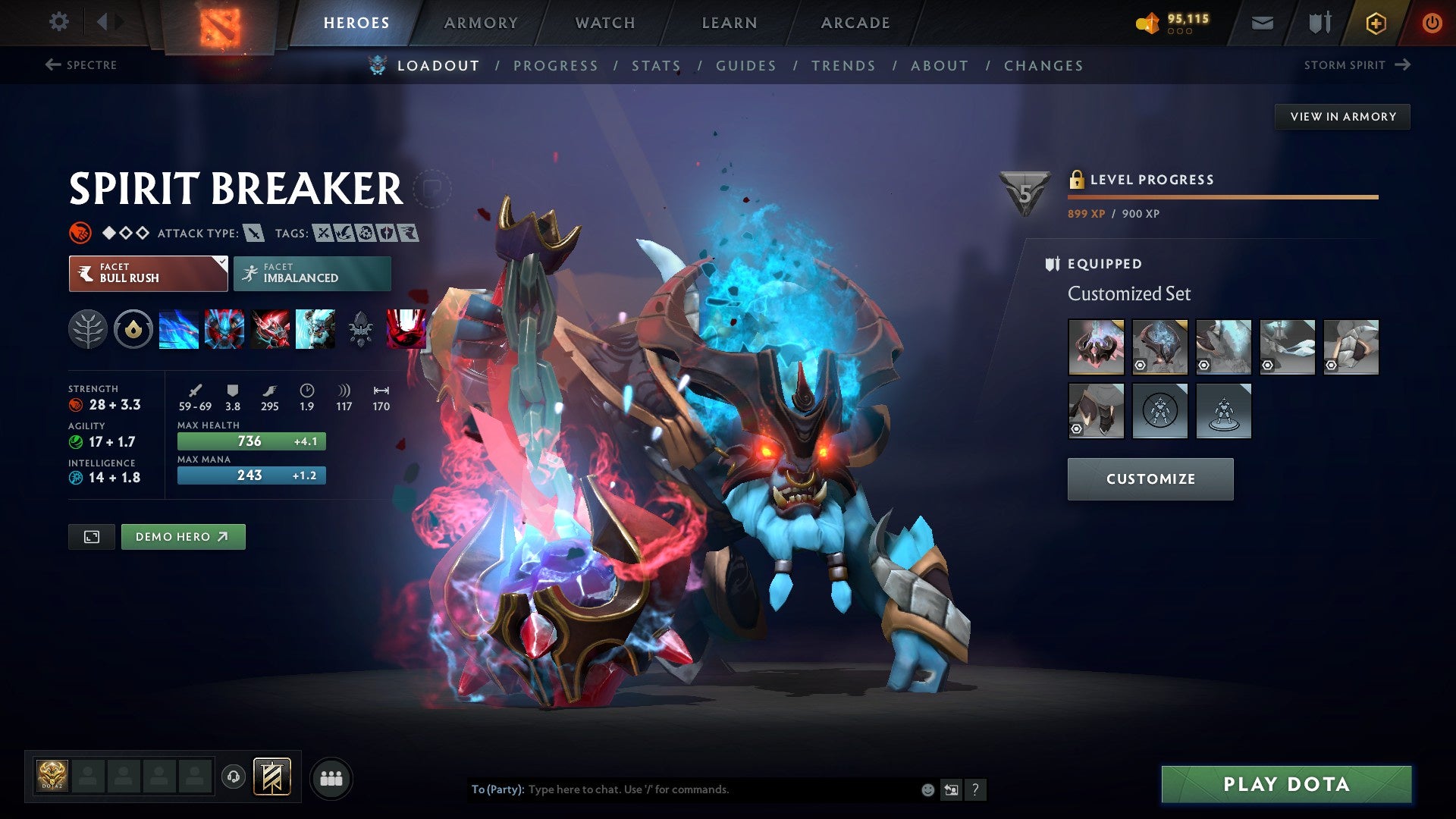Screen dimensions: 1456x819
Task: Select the first Customized Set item thumbnail
Action: (1097, 347)
